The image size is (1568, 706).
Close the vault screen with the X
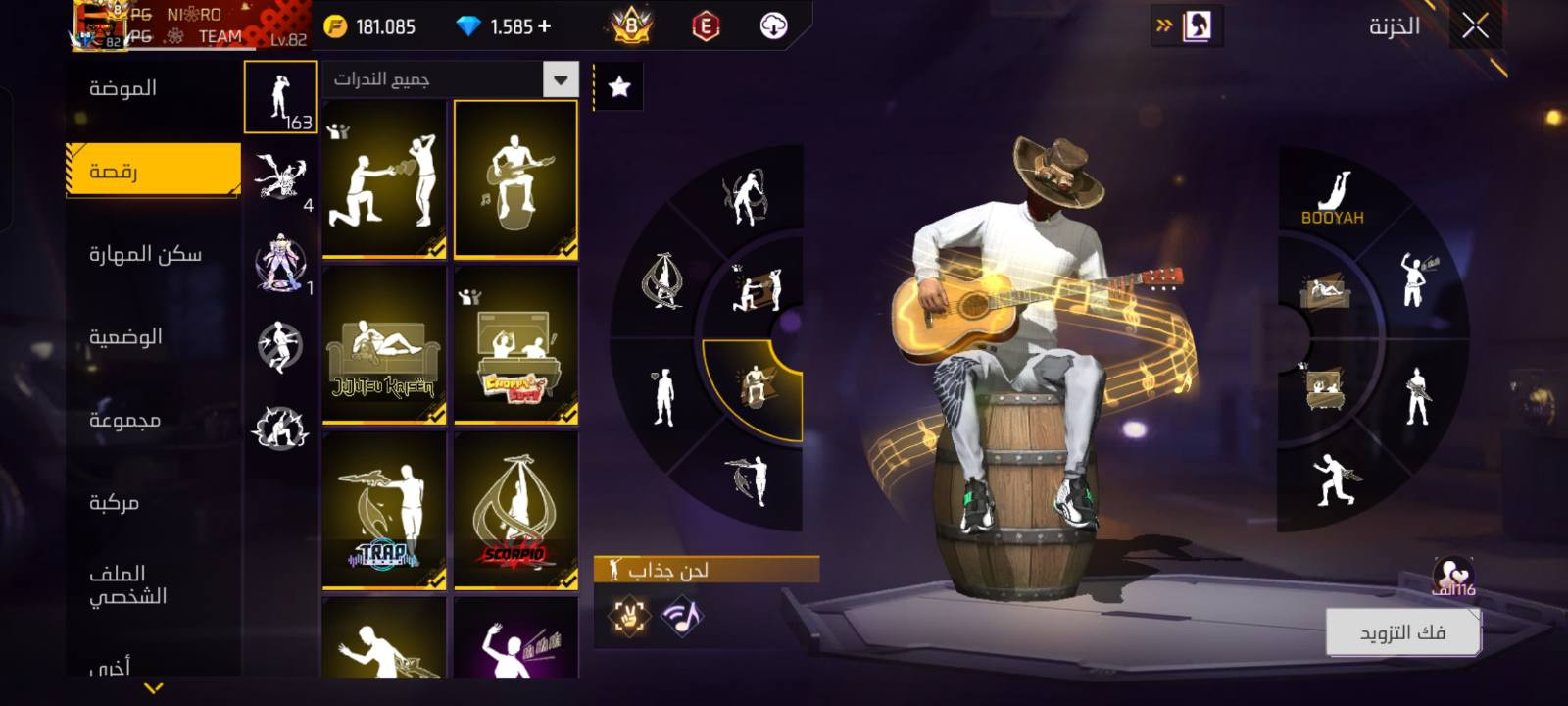tap(1475, 26)
